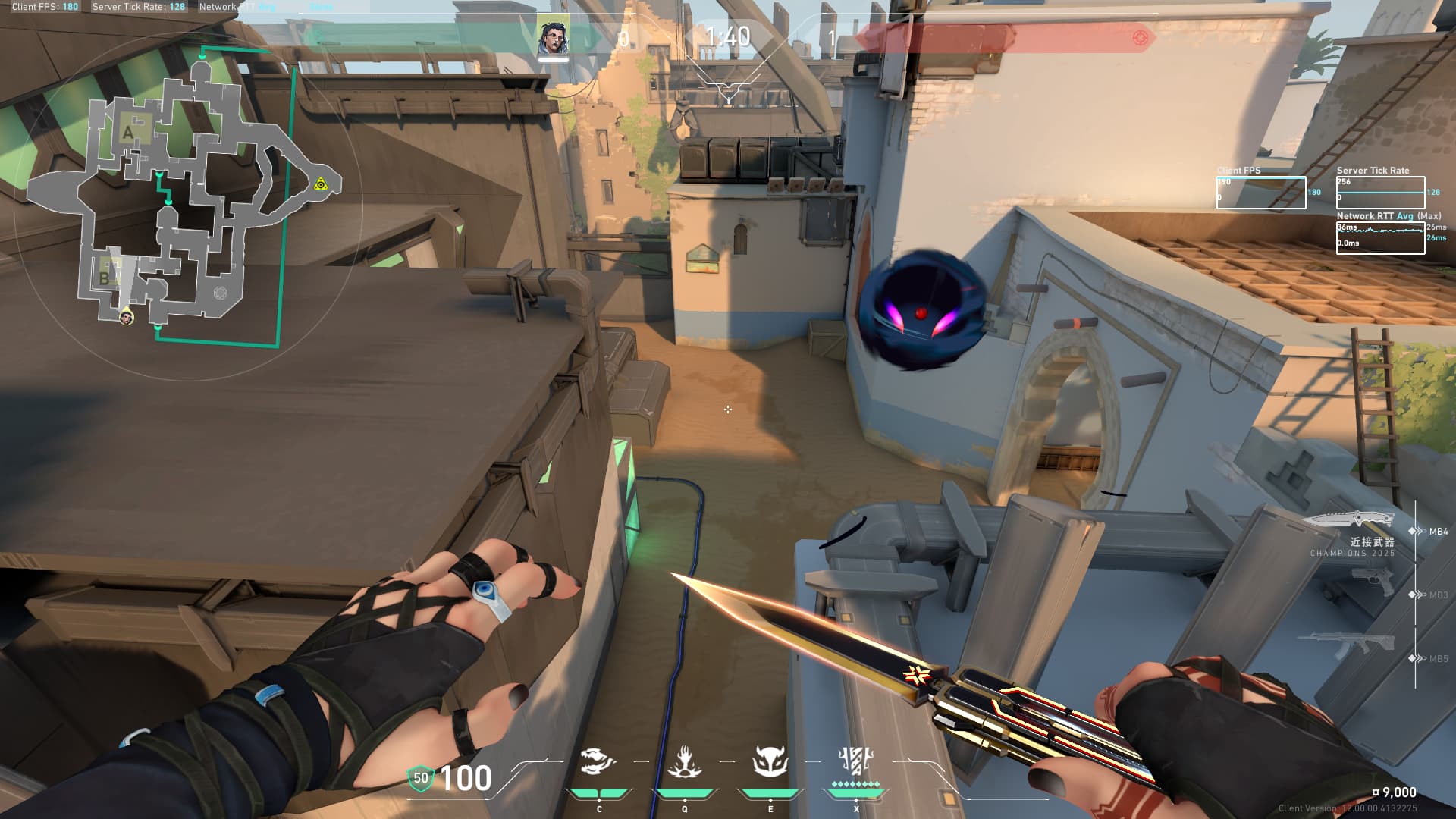This screenshot has height=819, width=1456.
Task: Activate the Prowler ability icon
Action: tap(598, 762)
